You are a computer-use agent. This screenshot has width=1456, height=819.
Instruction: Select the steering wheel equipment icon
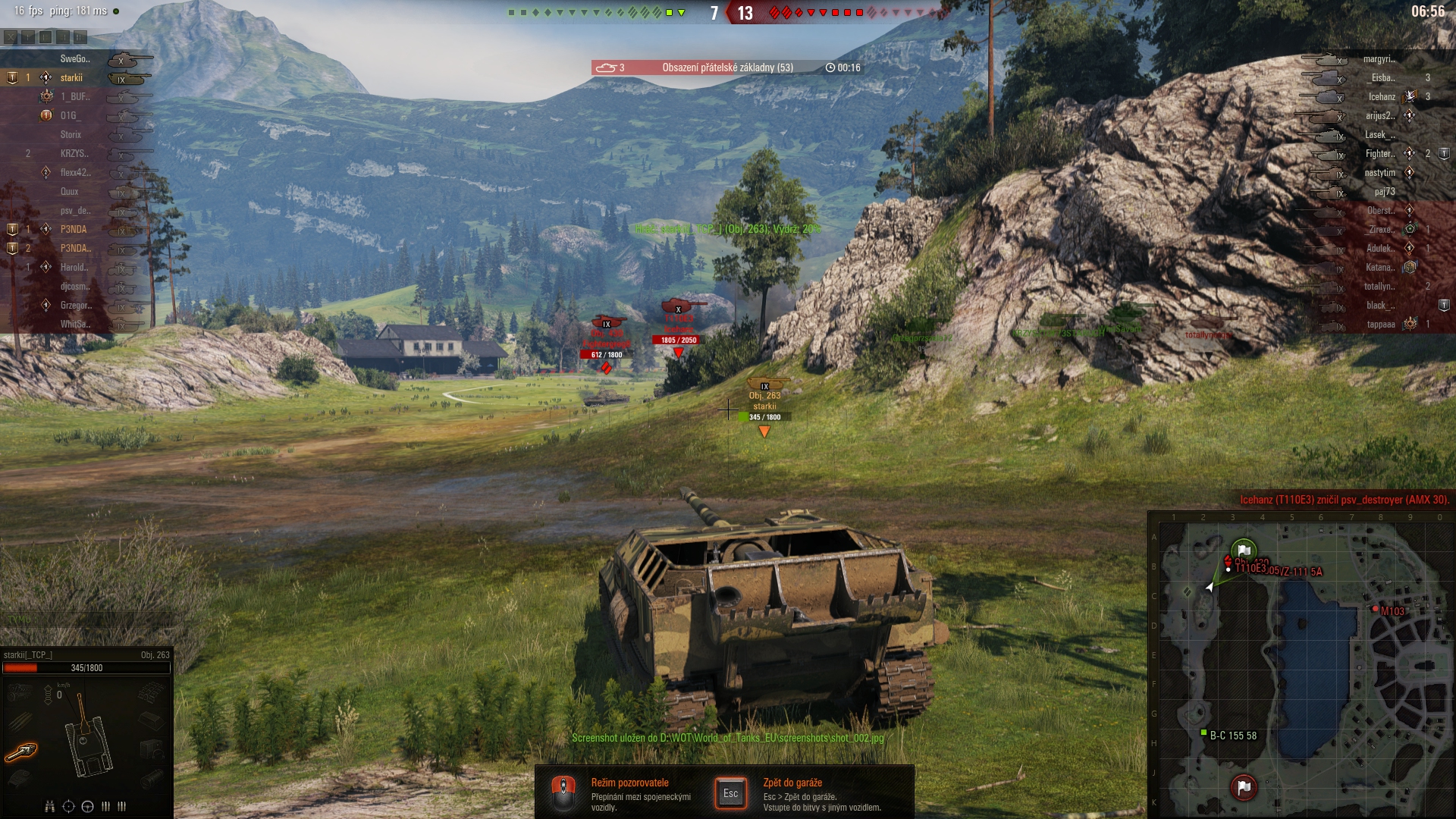point(87,806)
